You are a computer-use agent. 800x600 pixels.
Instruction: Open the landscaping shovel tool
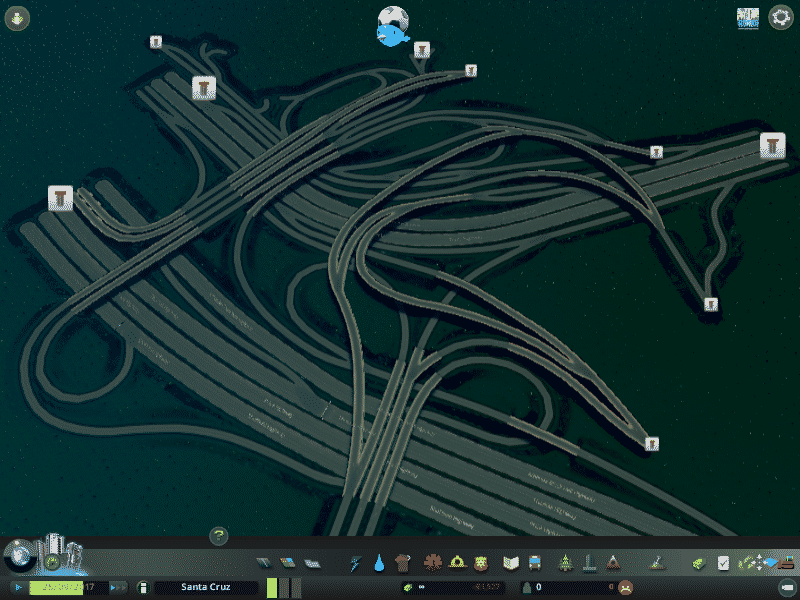point(658,563)
